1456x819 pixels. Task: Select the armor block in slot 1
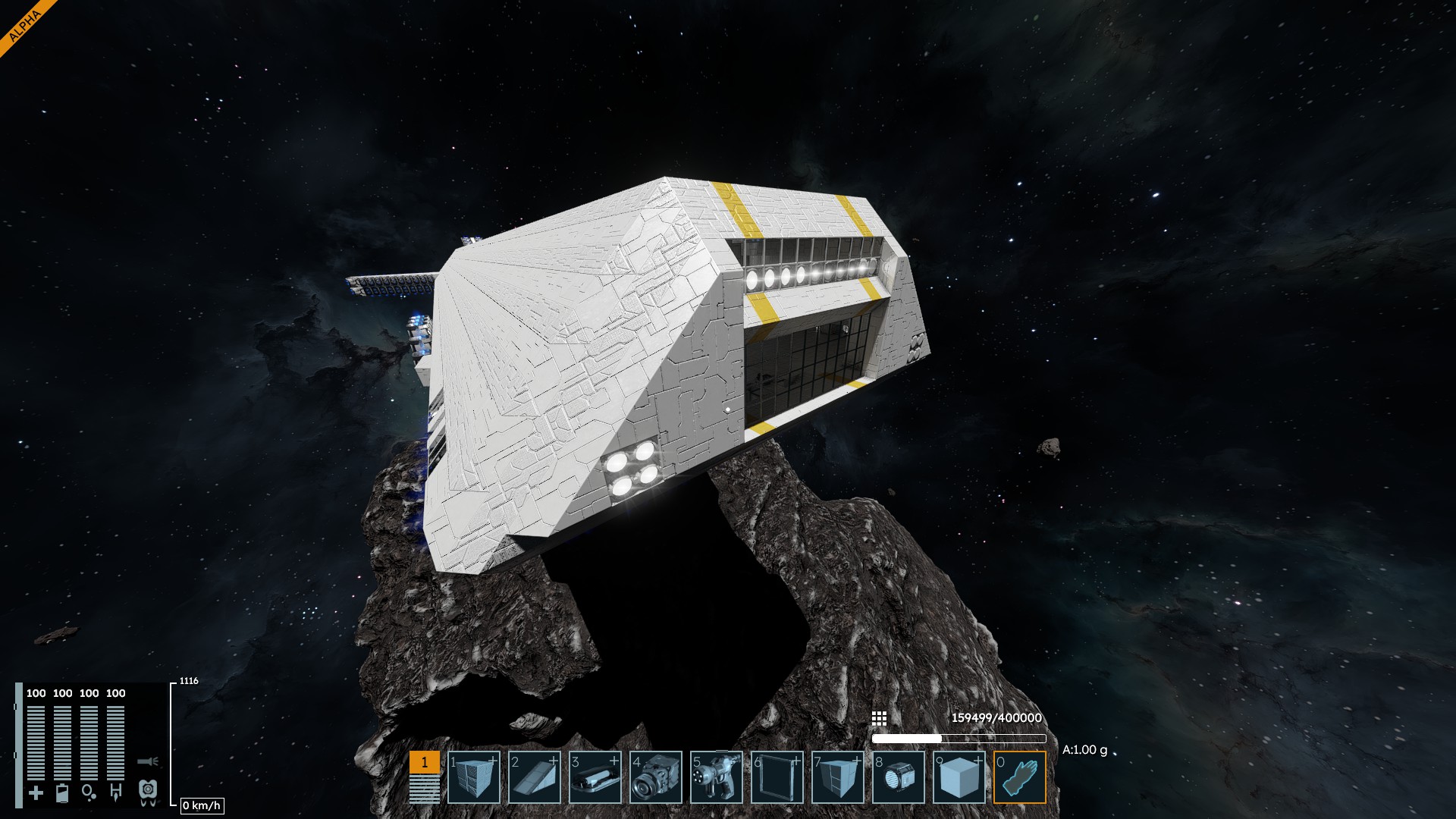(474, 777)
